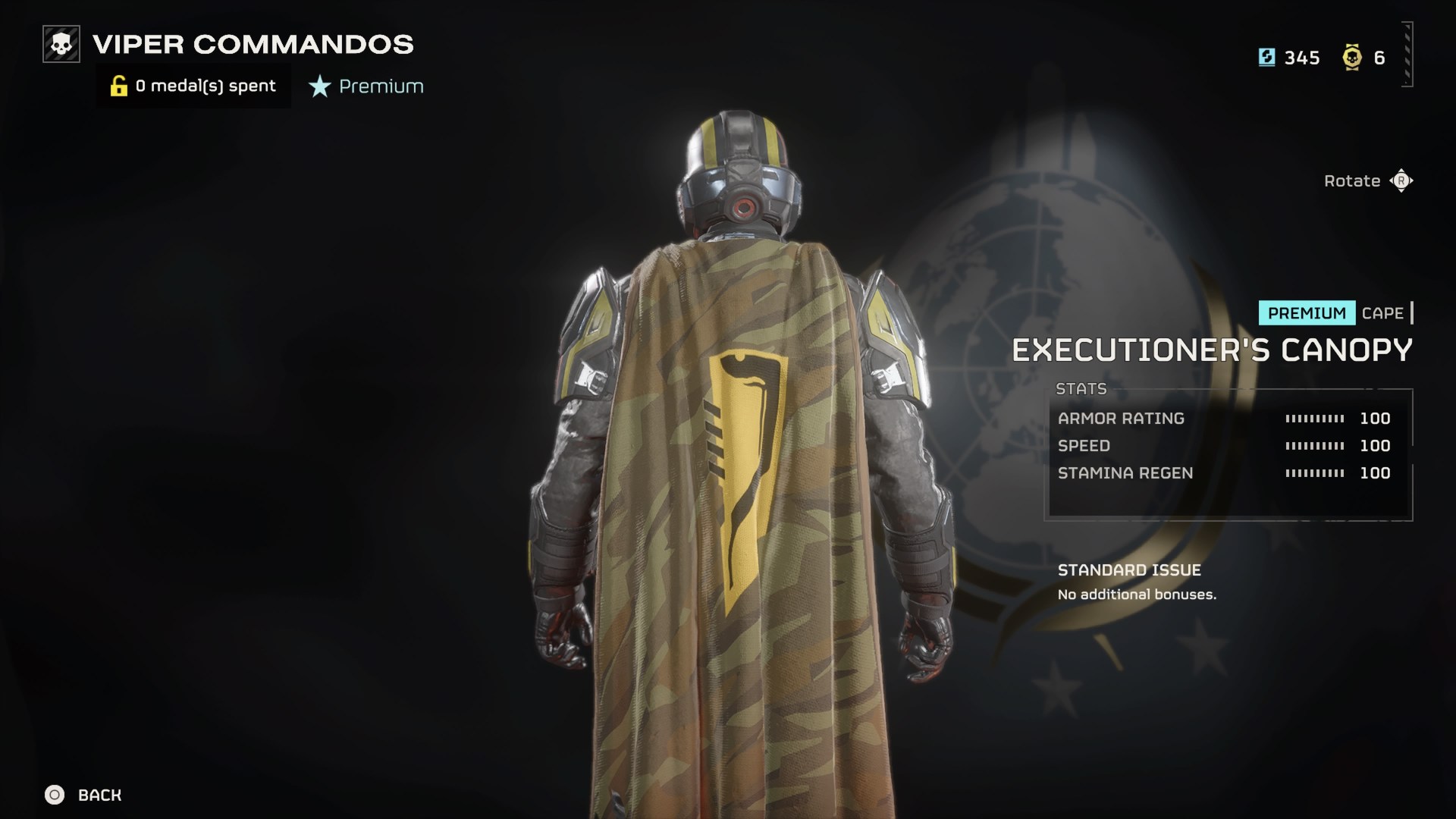Click the circle icon next to Back
1456x819 pixels.
(52, 795)
